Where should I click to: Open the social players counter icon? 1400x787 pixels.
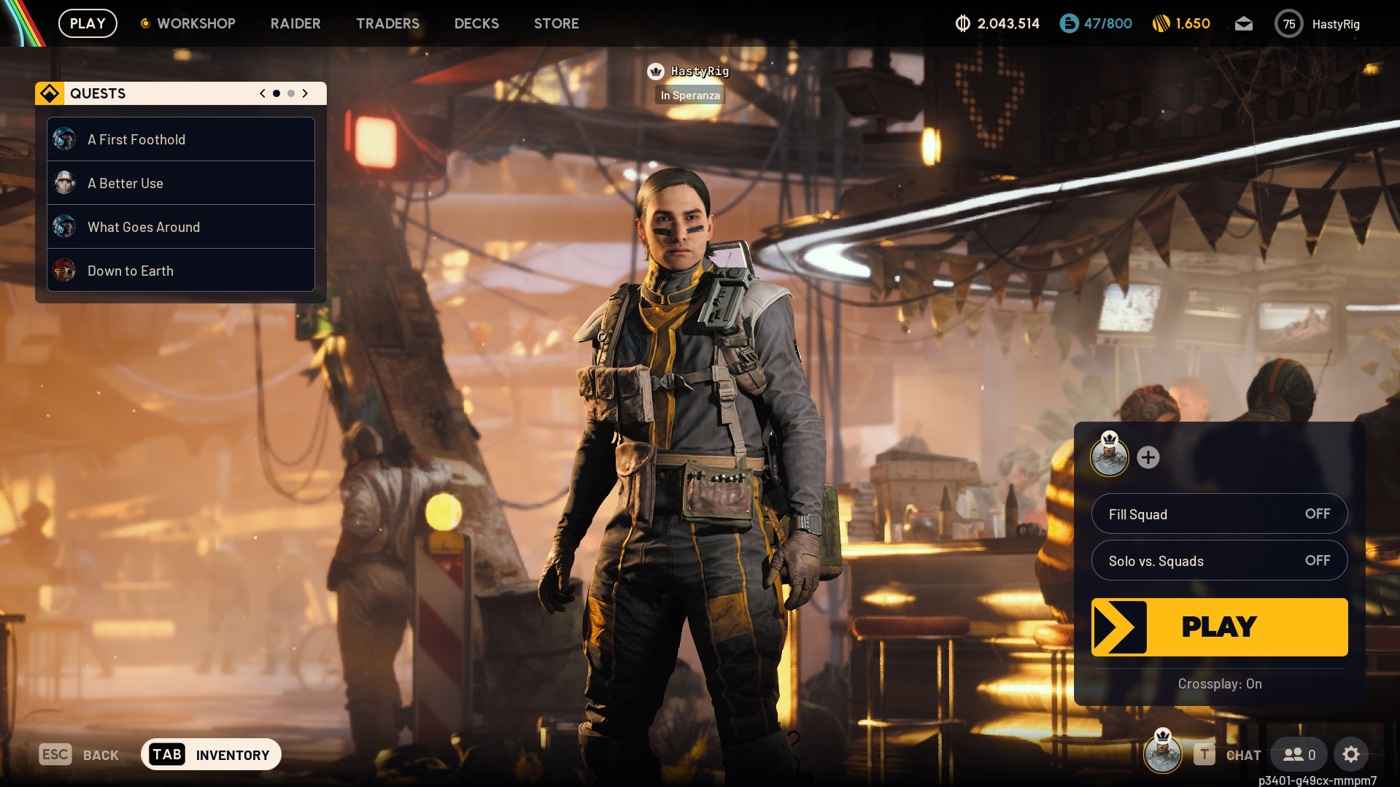[x=1298, y=755]
